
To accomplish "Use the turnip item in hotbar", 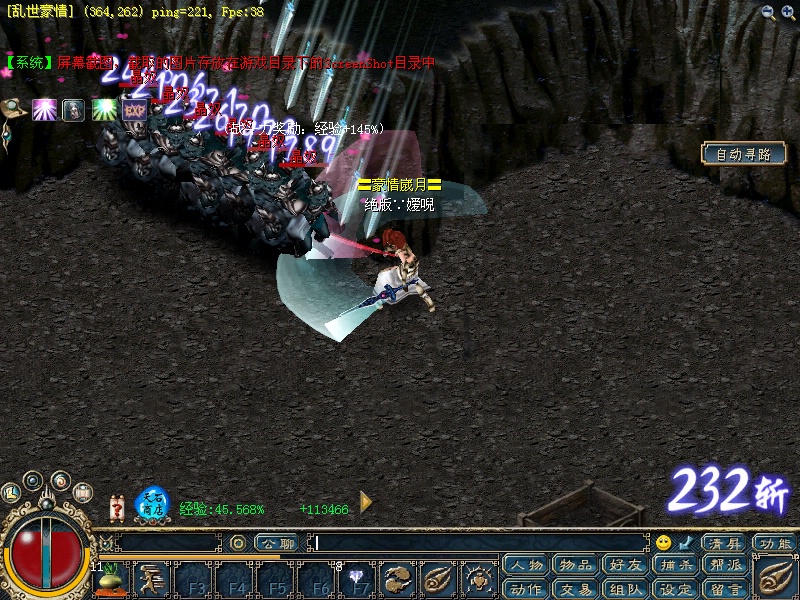I will point(113,580).
